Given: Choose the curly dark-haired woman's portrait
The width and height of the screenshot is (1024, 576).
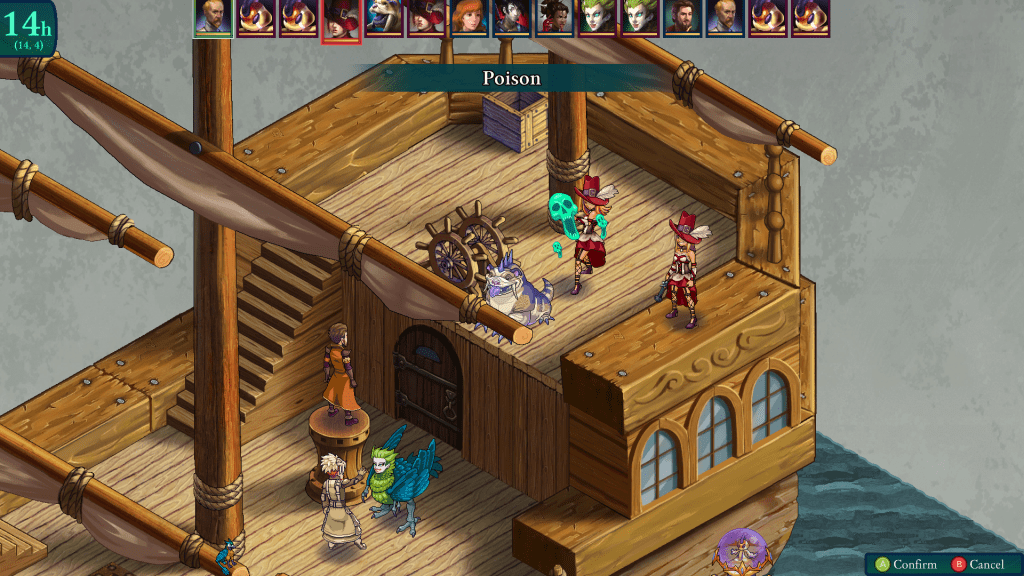Looking at the screenshot, I should (x=555, y=18).
